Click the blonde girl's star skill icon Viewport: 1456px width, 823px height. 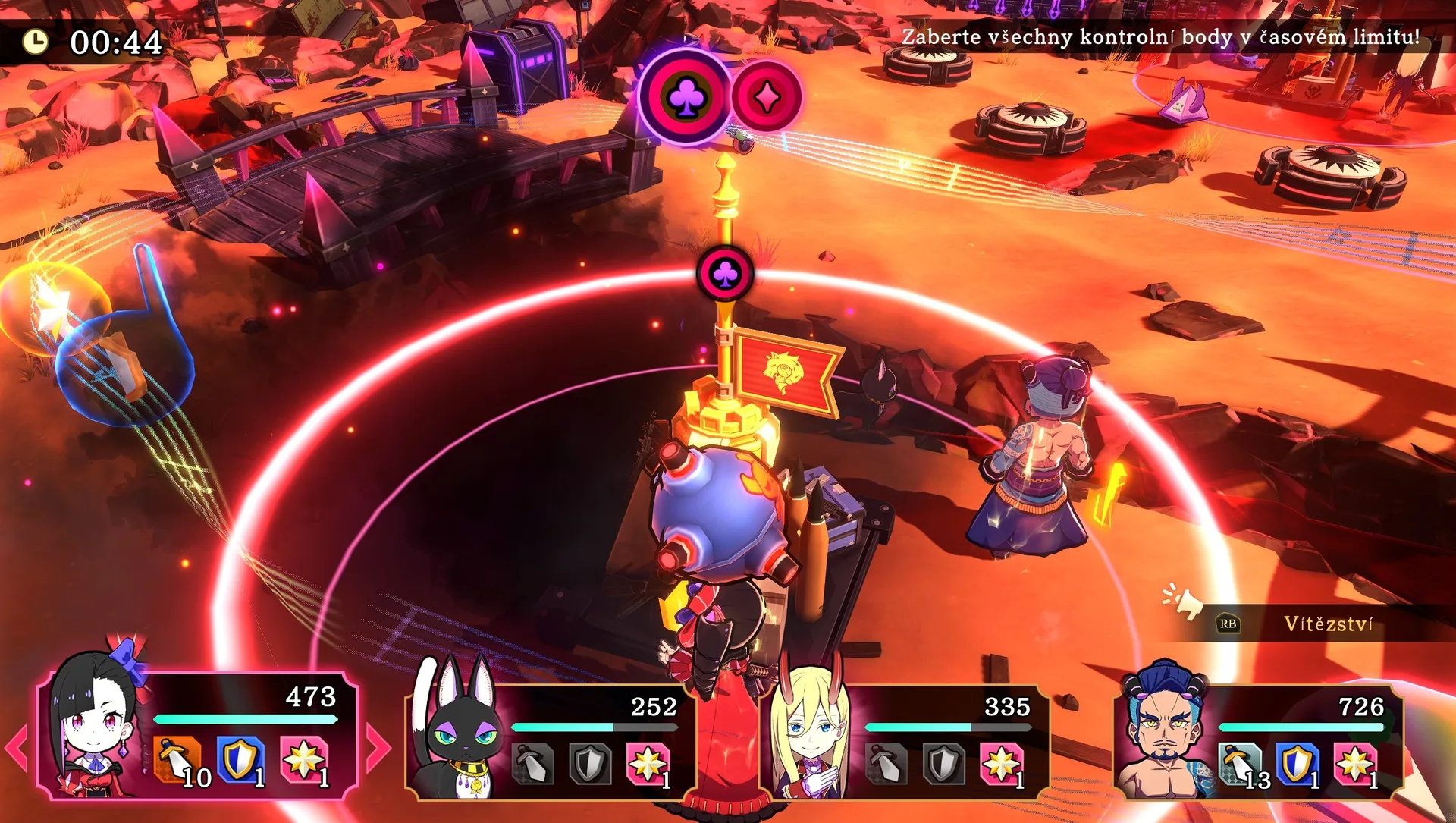(1001, 763)
